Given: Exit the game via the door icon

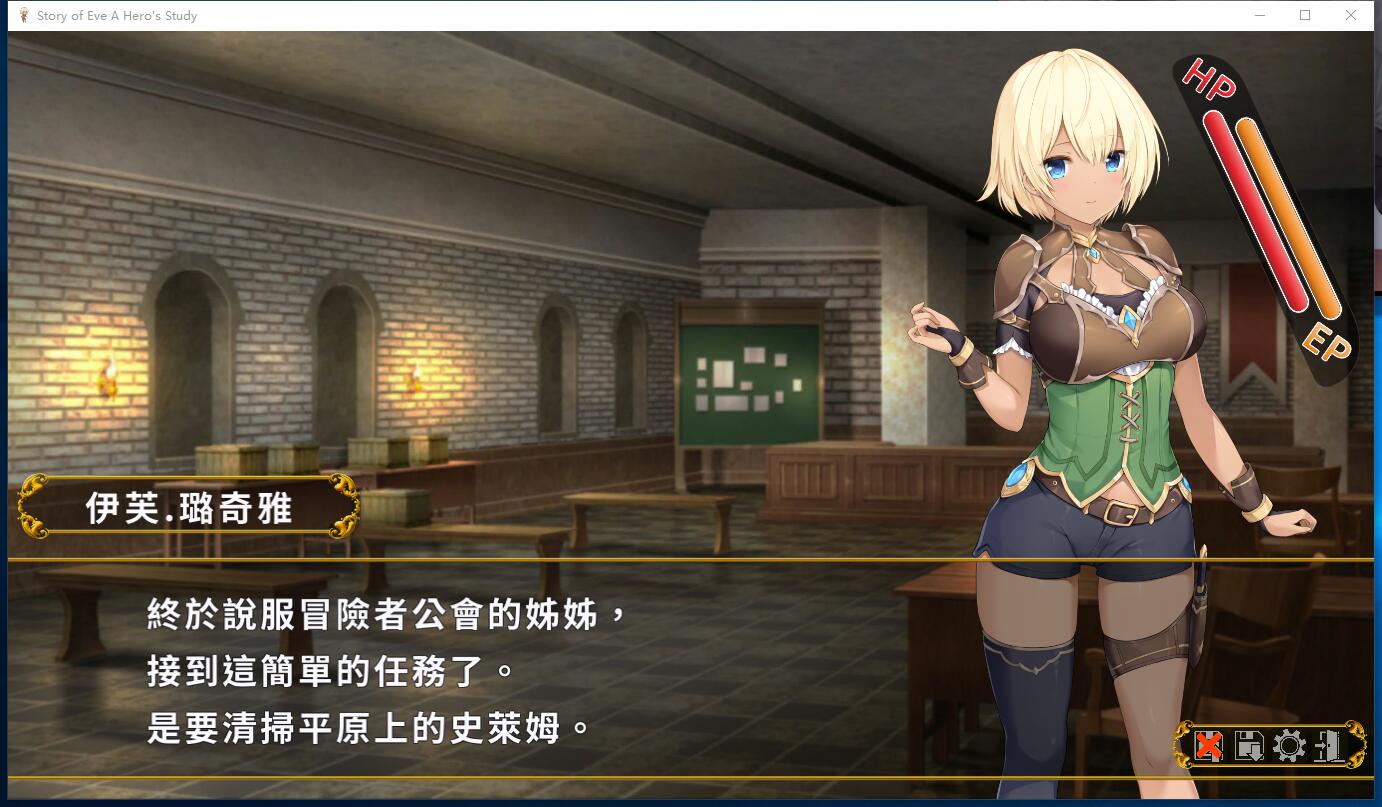Looking at the screenshot, I should [x=1326, y=745].
